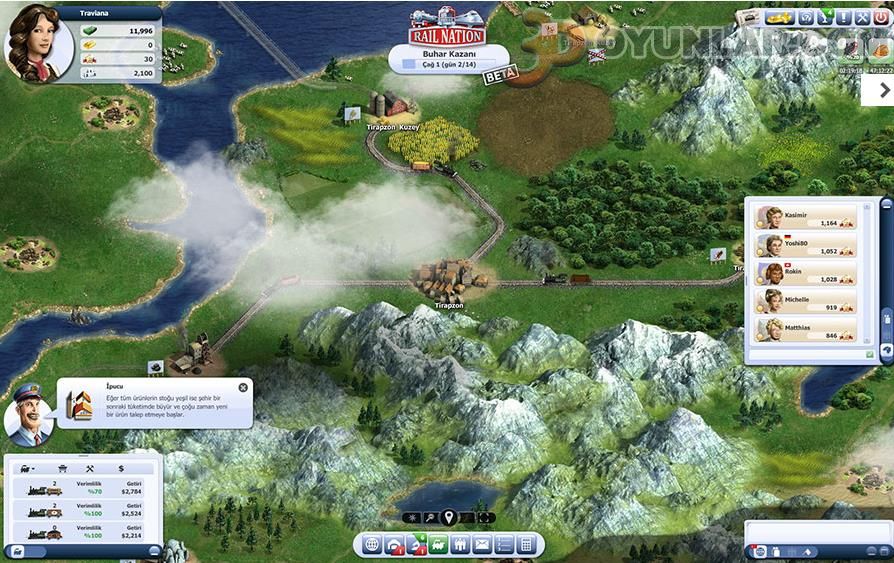Open the people association button

point(461,545)
